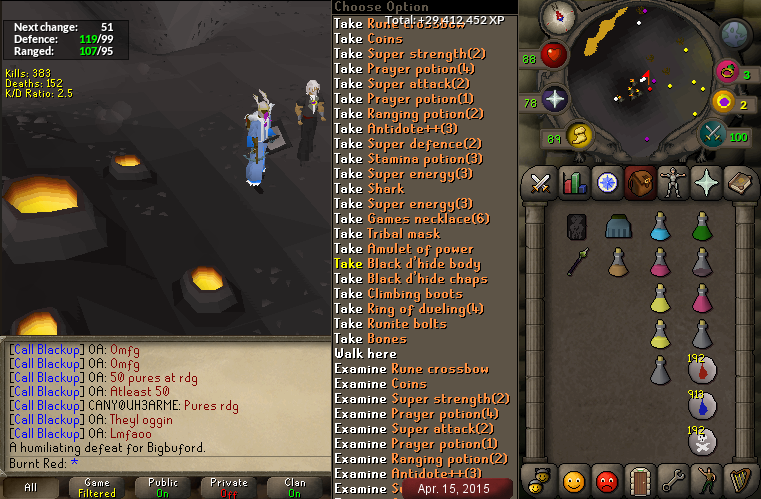Viewport: 761px width, 499px height.
Task: Click the compass to face north
Action: tap(556, 17)
